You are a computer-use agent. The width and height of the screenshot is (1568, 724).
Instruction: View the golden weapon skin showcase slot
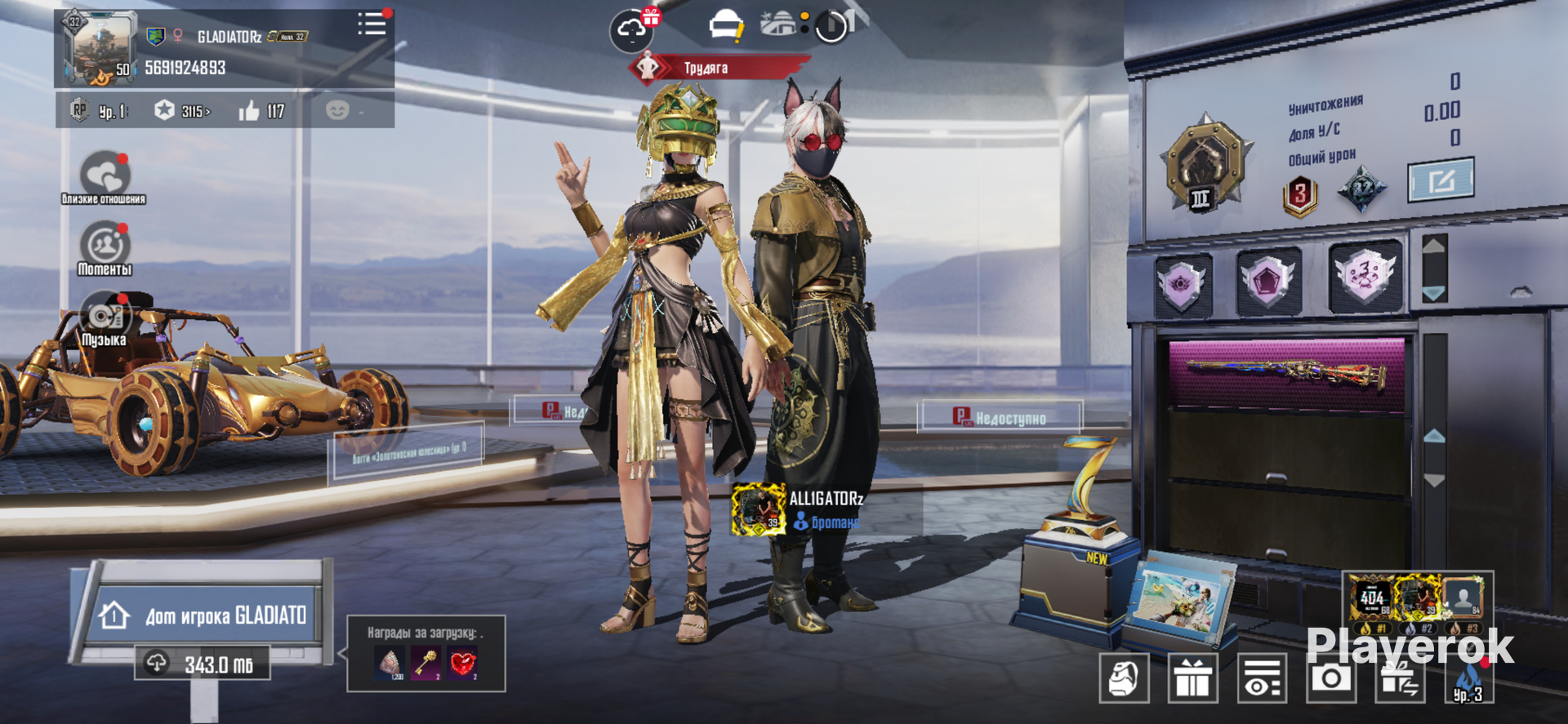click(x=1285, y=373)
